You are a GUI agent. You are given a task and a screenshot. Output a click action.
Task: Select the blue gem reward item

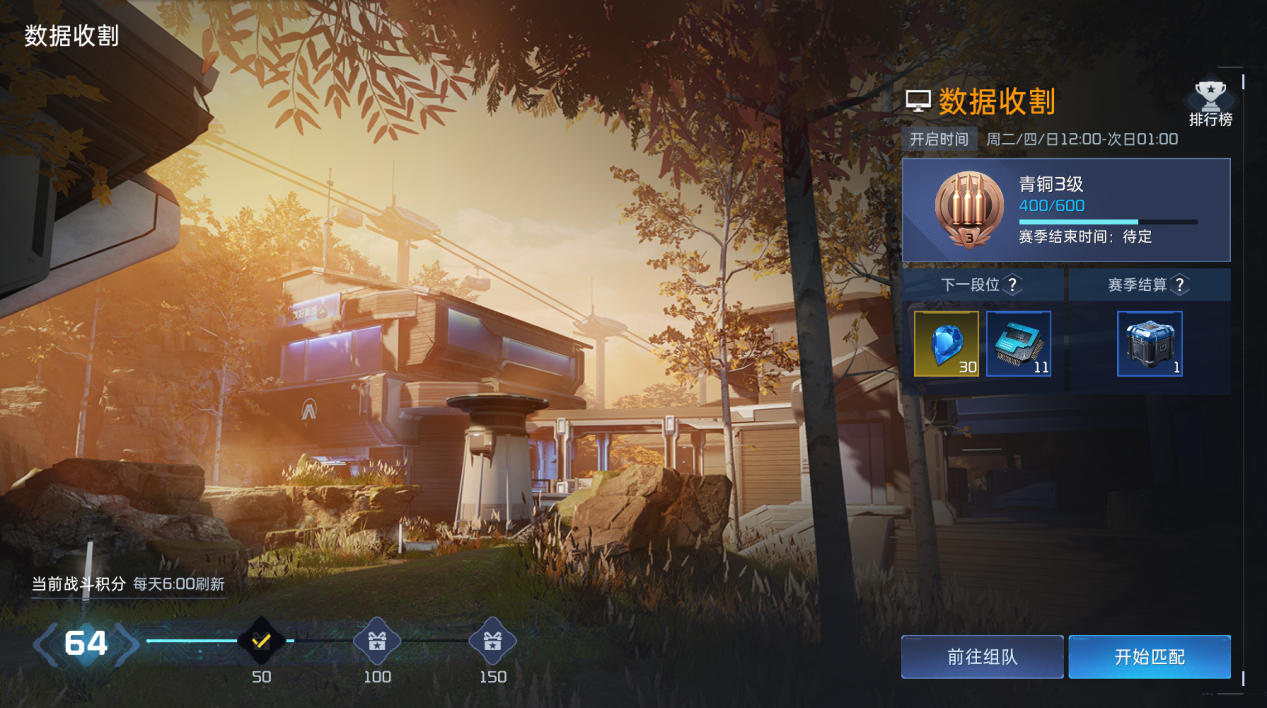[x=946, y=344]
